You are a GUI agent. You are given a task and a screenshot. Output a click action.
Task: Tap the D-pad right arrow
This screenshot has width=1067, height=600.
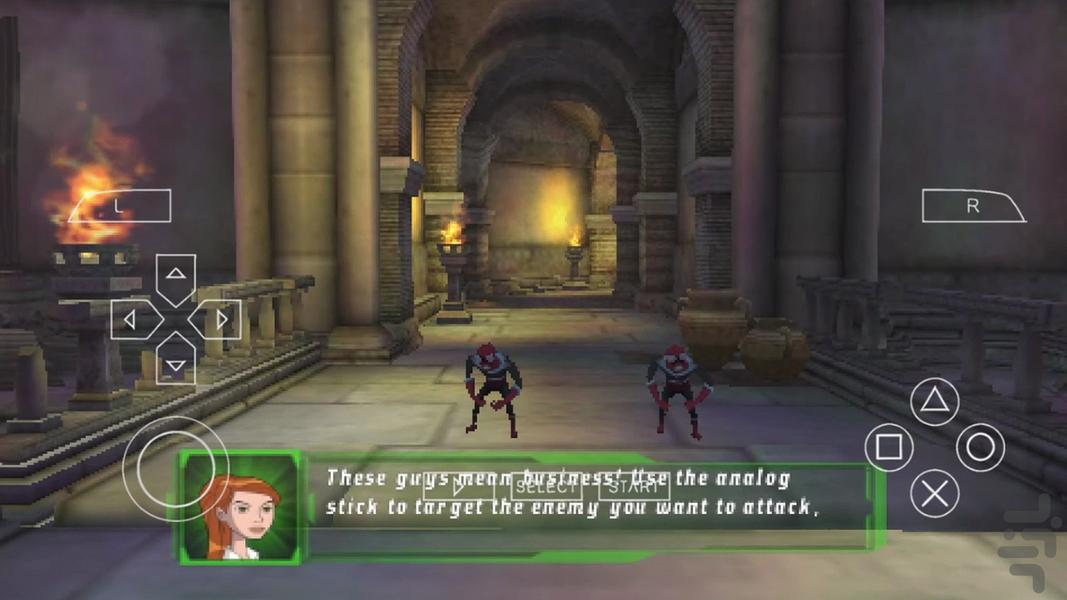point(220,320)
